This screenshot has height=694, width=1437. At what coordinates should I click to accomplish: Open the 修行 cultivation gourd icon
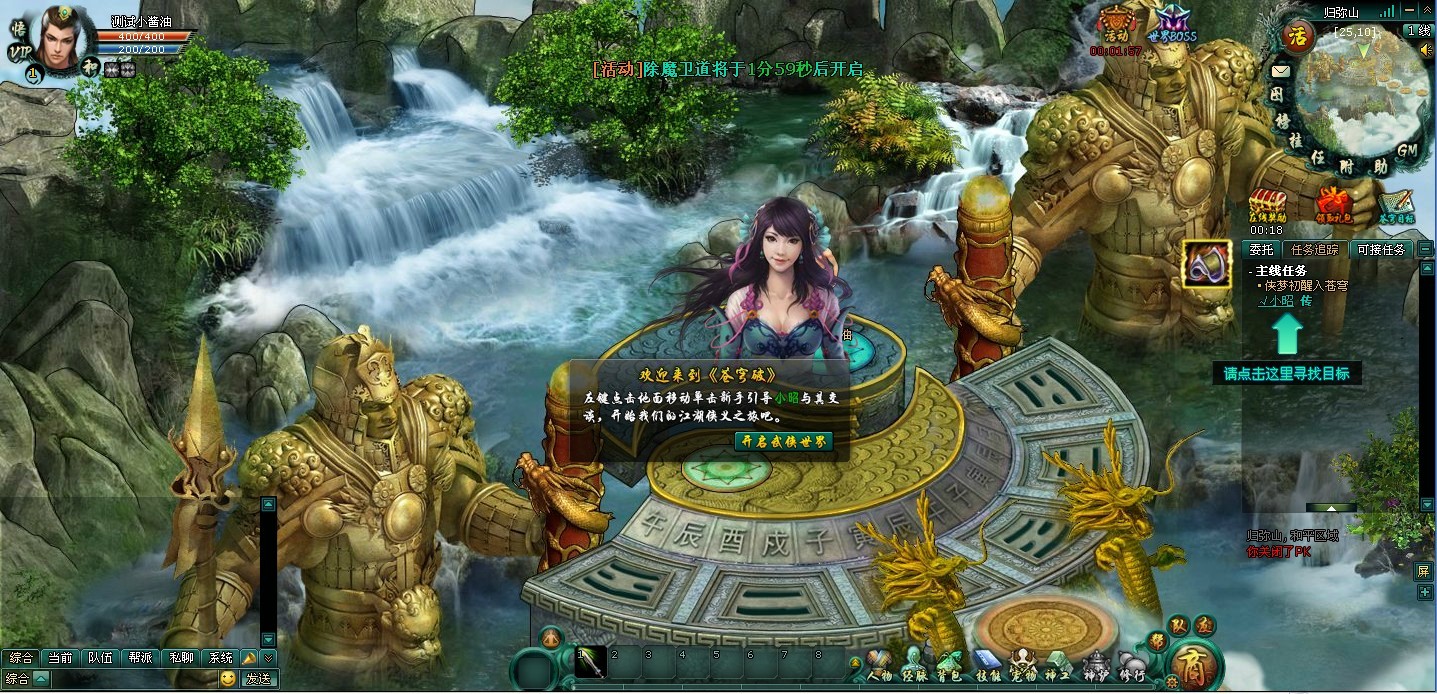tap(1130, 664)
